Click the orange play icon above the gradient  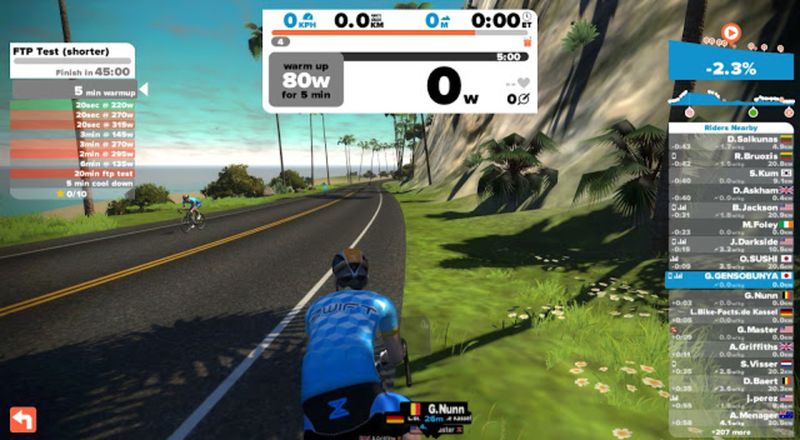pos(731,33)
